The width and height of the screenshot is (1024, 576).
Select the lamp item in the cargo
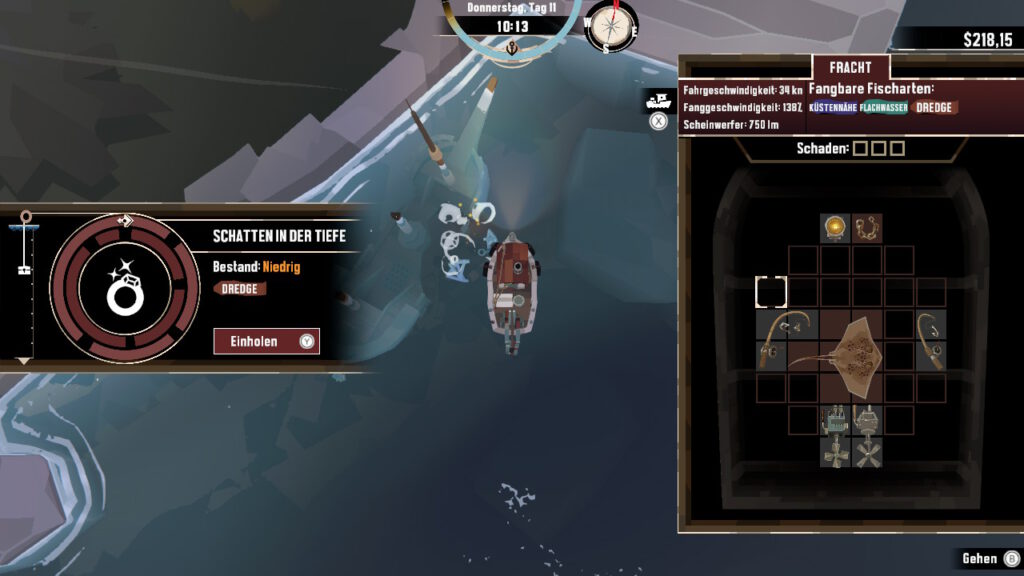pos(836,229)
